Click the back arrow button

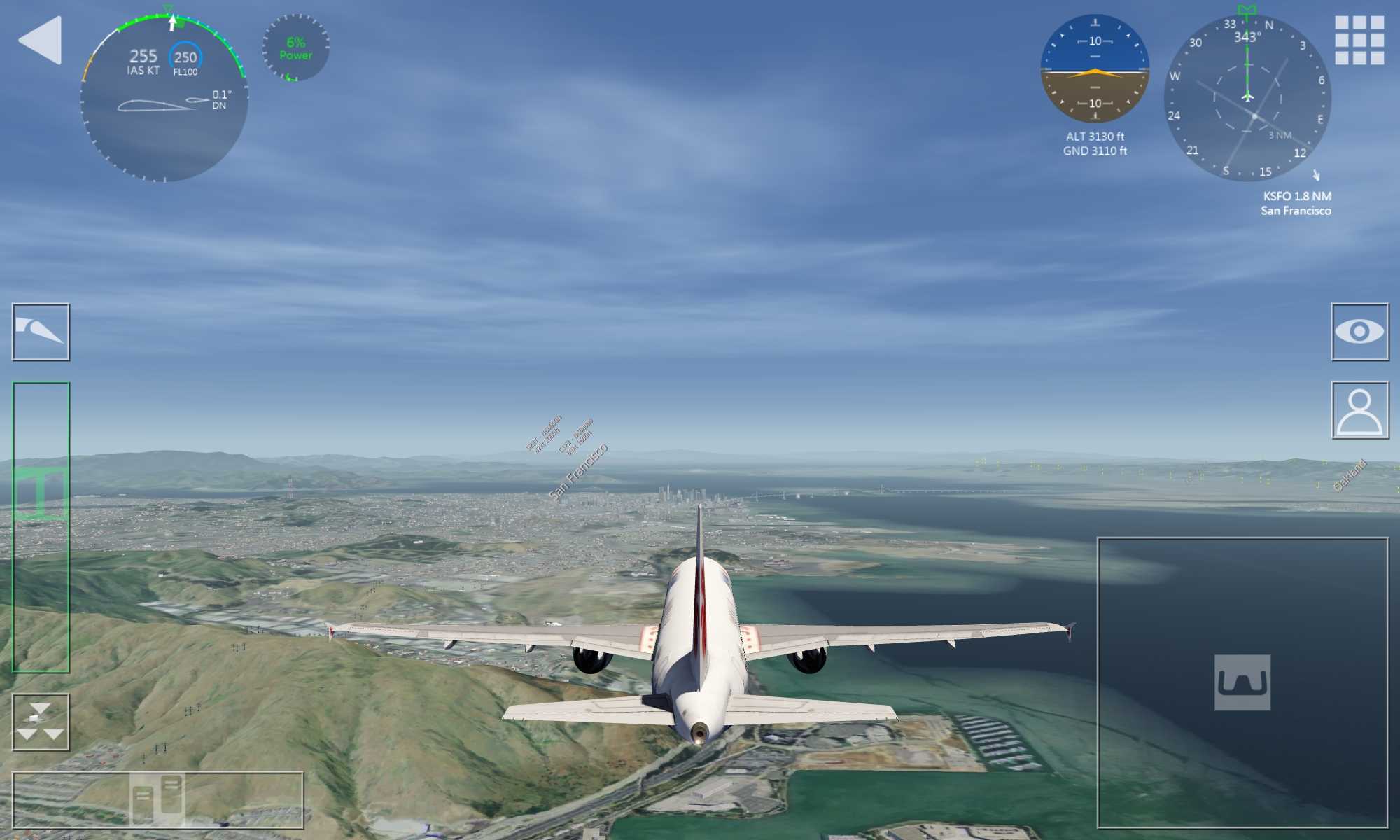tap(40, 41)
